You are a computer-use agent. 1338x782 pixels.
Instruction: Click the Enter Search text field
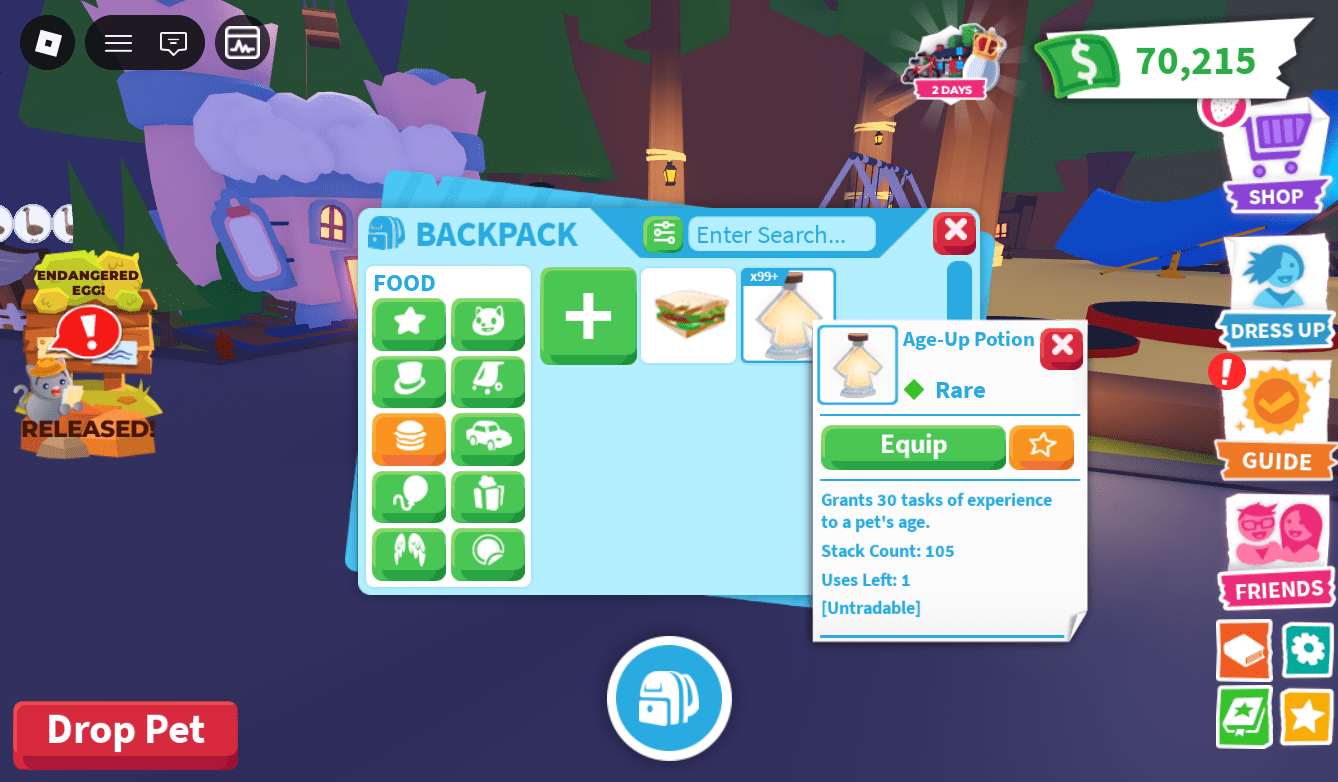click(x=780, y=234)
